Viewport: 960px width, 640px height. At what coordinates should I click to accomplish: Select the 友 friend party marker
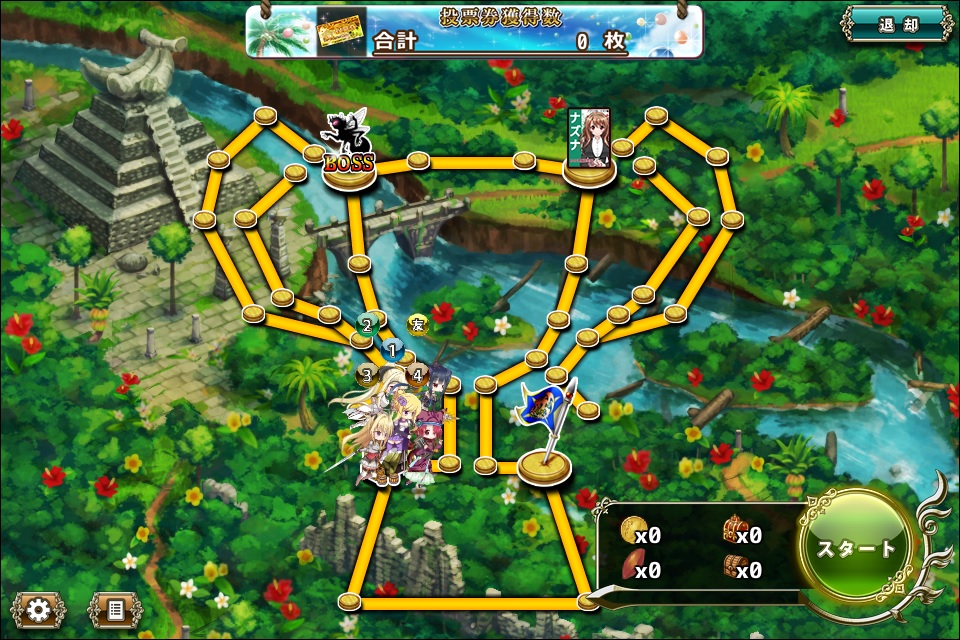pos(418,324)
